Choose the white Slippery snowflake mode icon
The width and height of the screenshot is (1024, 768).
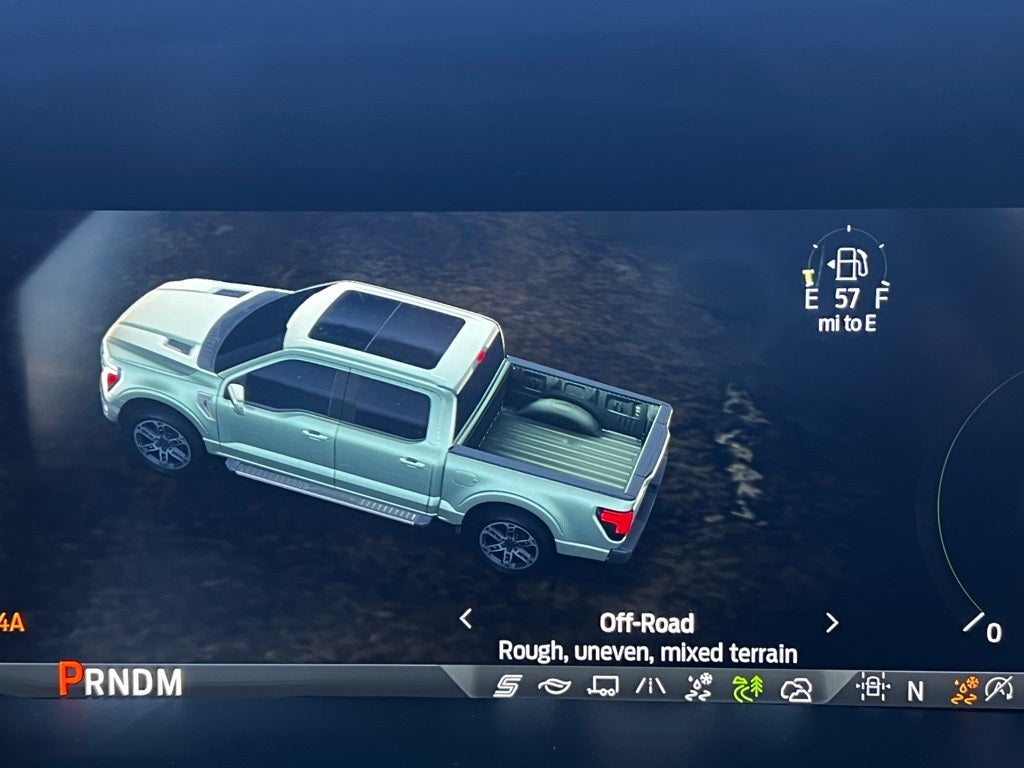[698, 687]
